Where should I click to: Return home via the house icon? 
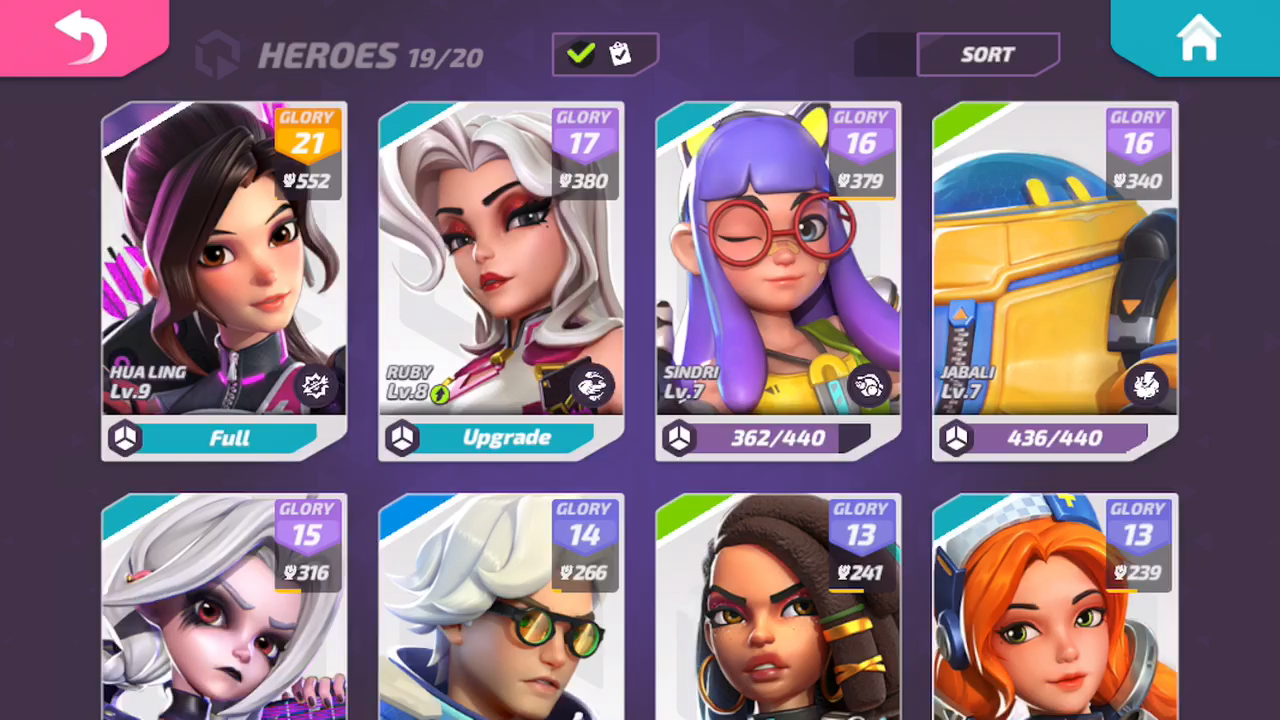coord(1199,38)
